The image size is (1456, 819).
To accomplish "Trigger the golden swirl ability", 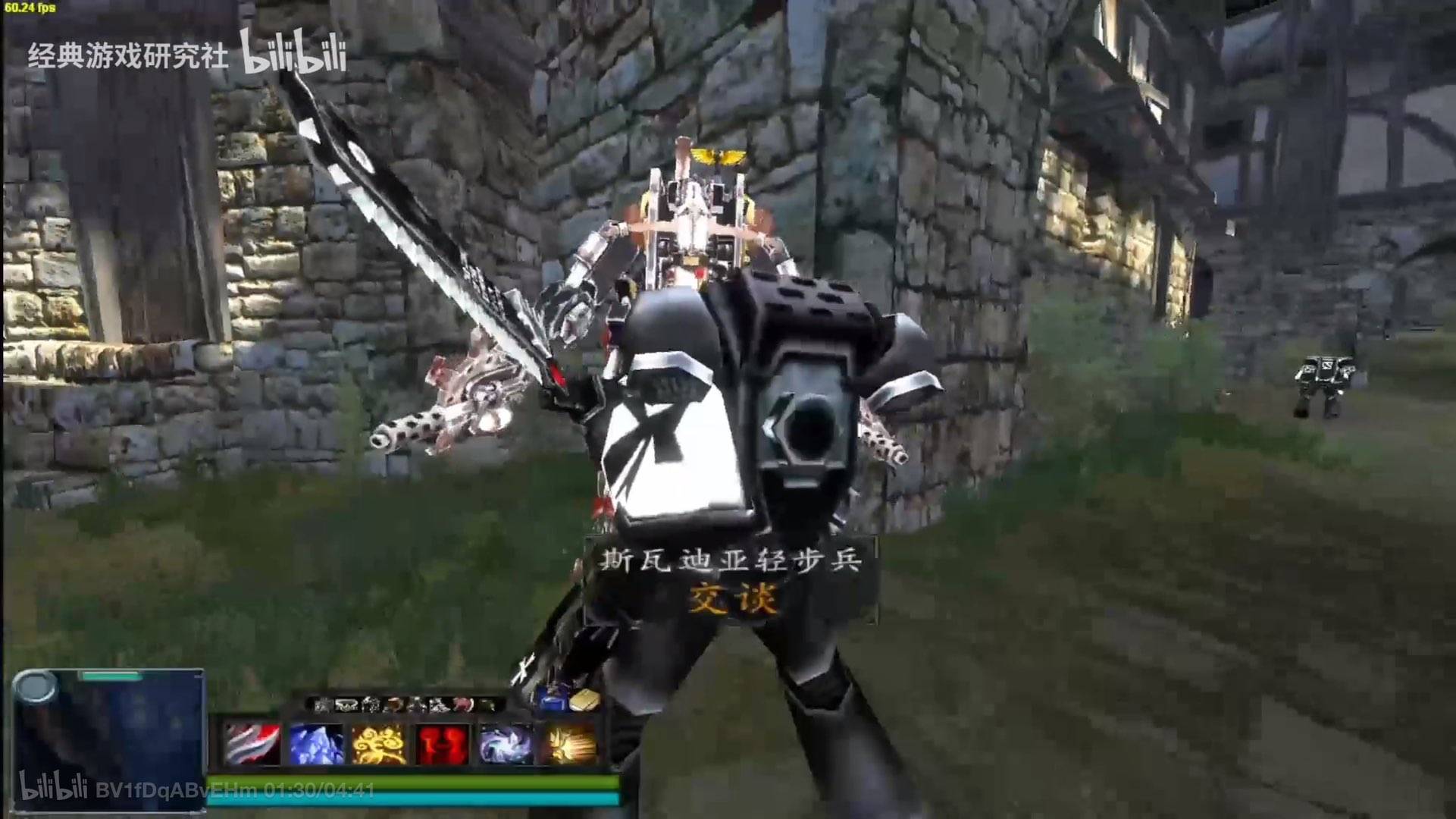I will [x=379, y=744].
